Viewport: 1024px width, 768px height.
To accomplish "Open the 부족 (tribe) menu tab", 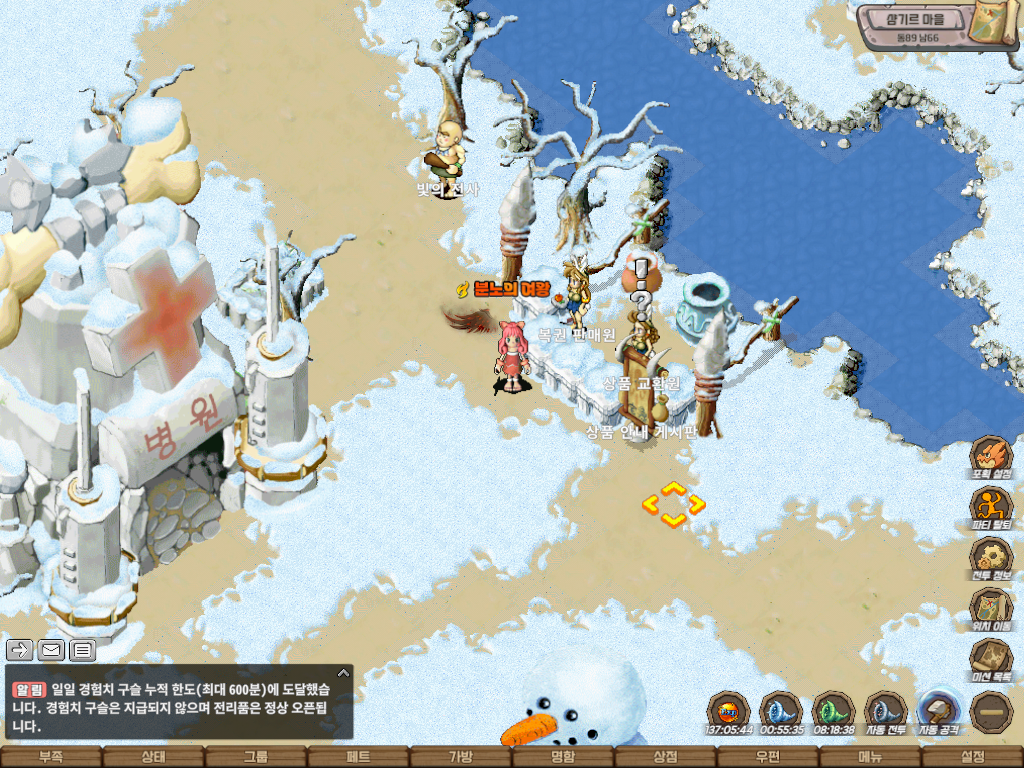I will (x=50, y=757).
